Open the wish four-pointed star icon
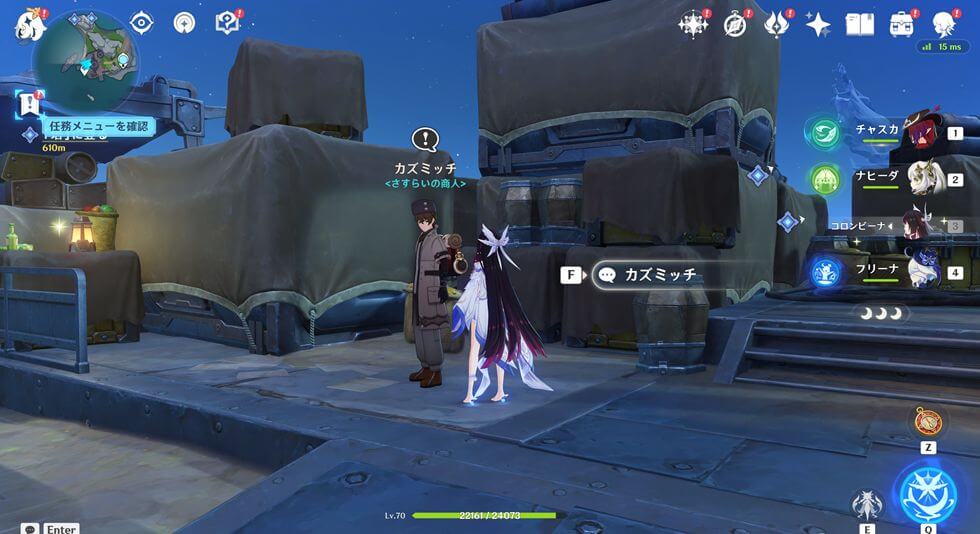This screenshot has height=534, width=980. 818,24
